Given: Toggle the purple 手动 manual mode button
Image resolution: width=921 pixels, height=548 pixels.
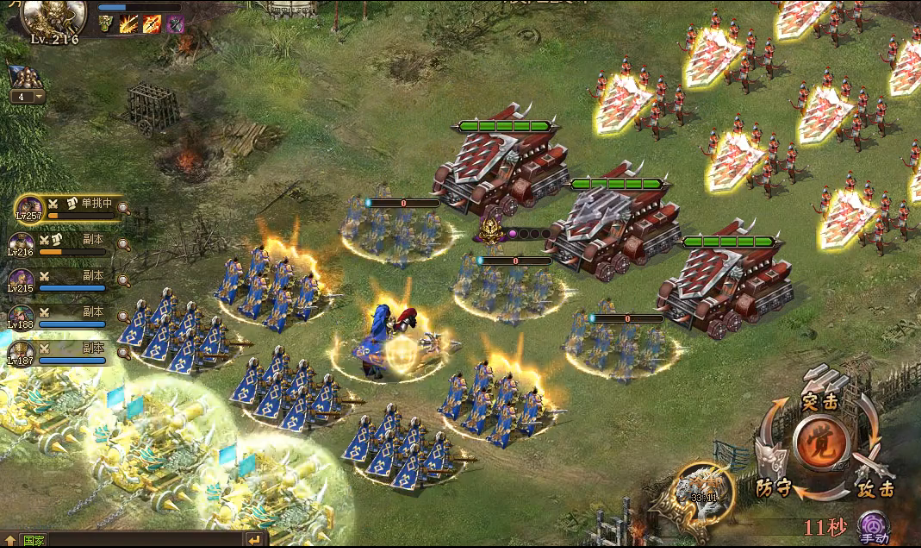Looking at the screenshot, I should 874,526.
